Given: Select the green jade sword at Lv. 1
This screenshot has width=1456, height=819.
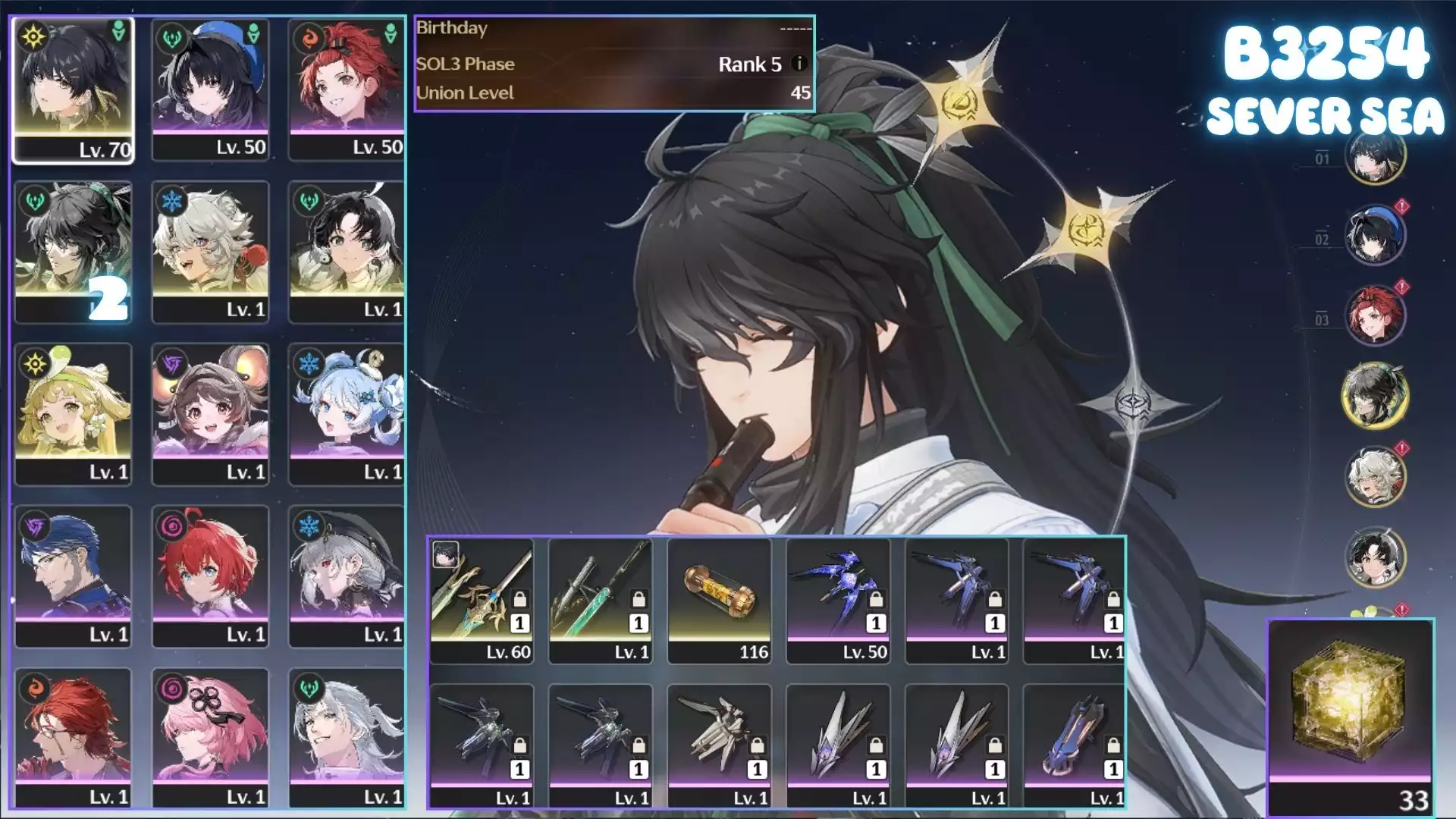Looking at the screenshot, I should coord(600,601).
